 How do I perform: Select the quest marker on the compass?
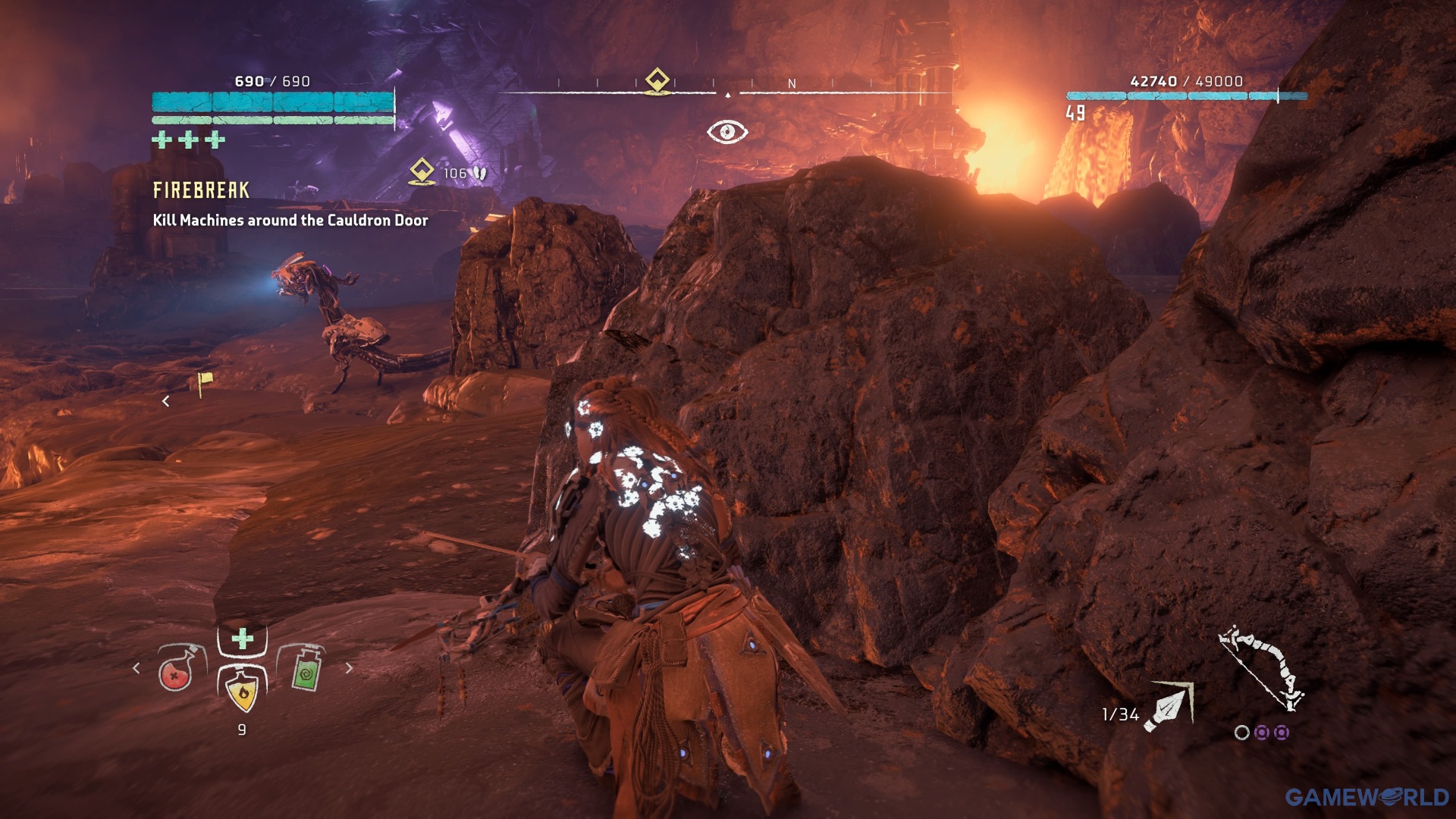tap(657, 81)
